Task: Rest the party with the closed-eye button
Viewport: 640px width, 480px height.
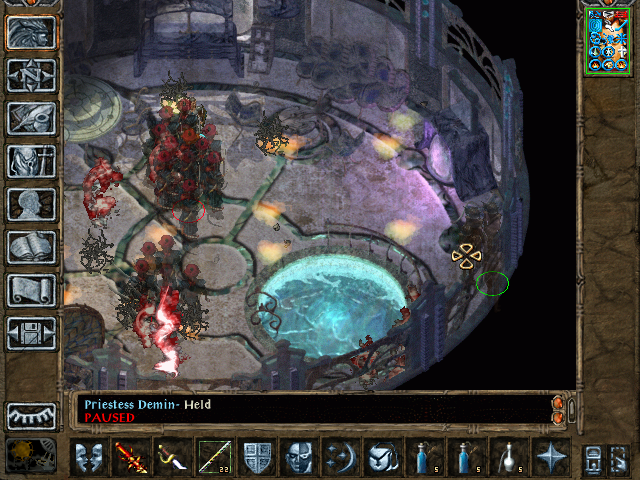Action: (x=31, y=416)
